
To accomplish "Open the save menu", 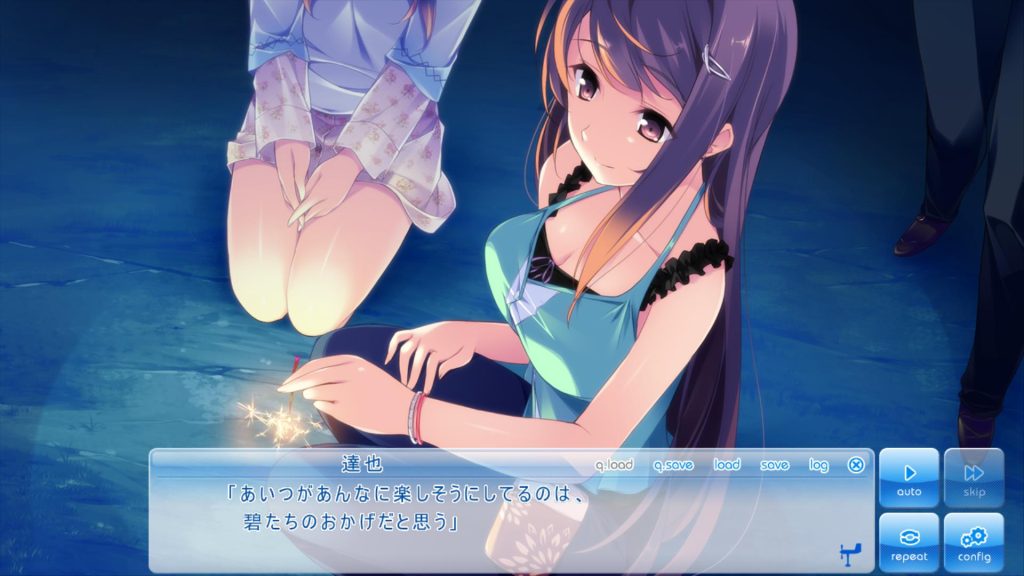I will coord(774,465).
